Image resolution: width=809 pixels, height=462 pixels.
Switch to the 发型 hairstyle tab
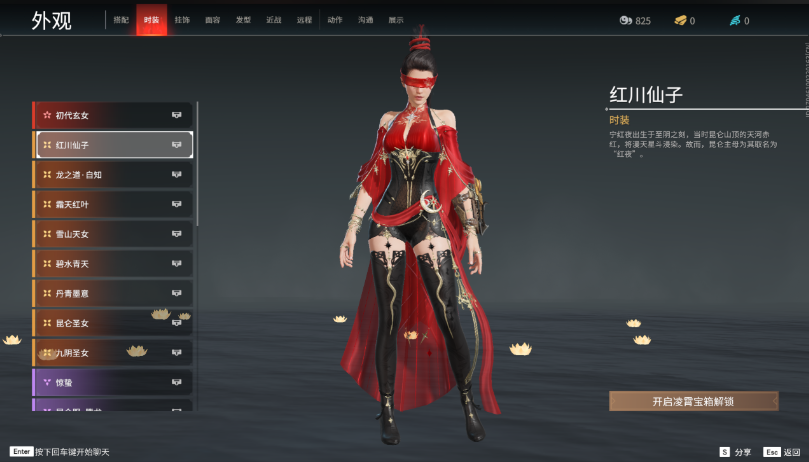(x=243, y=20)
